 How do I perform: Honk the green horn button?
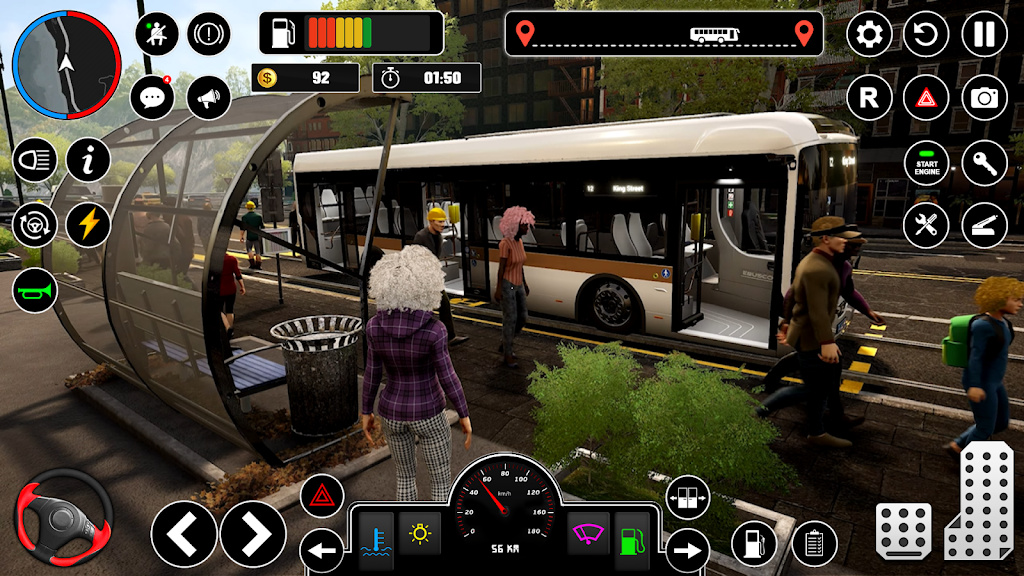(34, 291)
